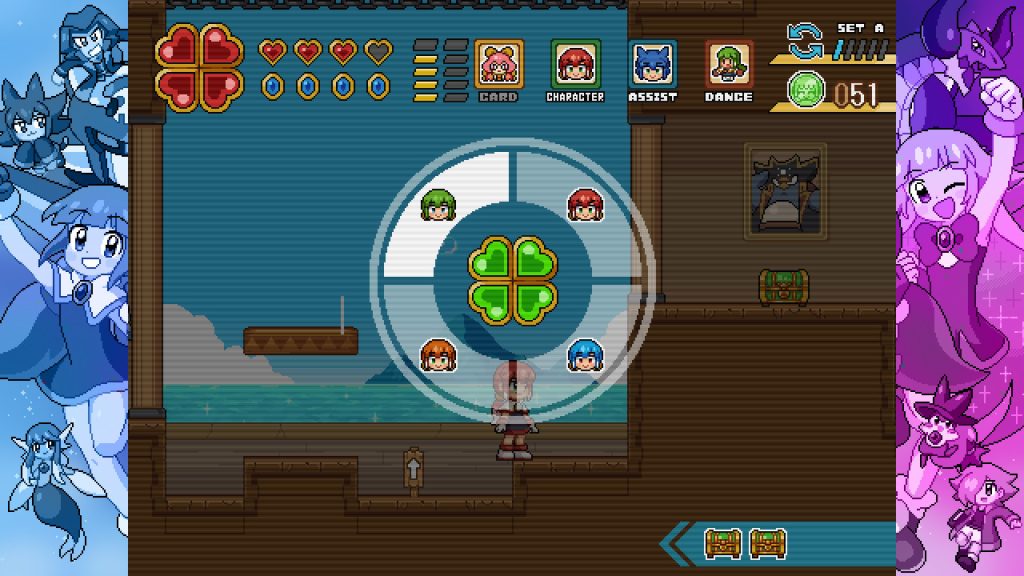Switch sets with the blue swap arrows
1024x576 pixels.
(x=804, y=42)
